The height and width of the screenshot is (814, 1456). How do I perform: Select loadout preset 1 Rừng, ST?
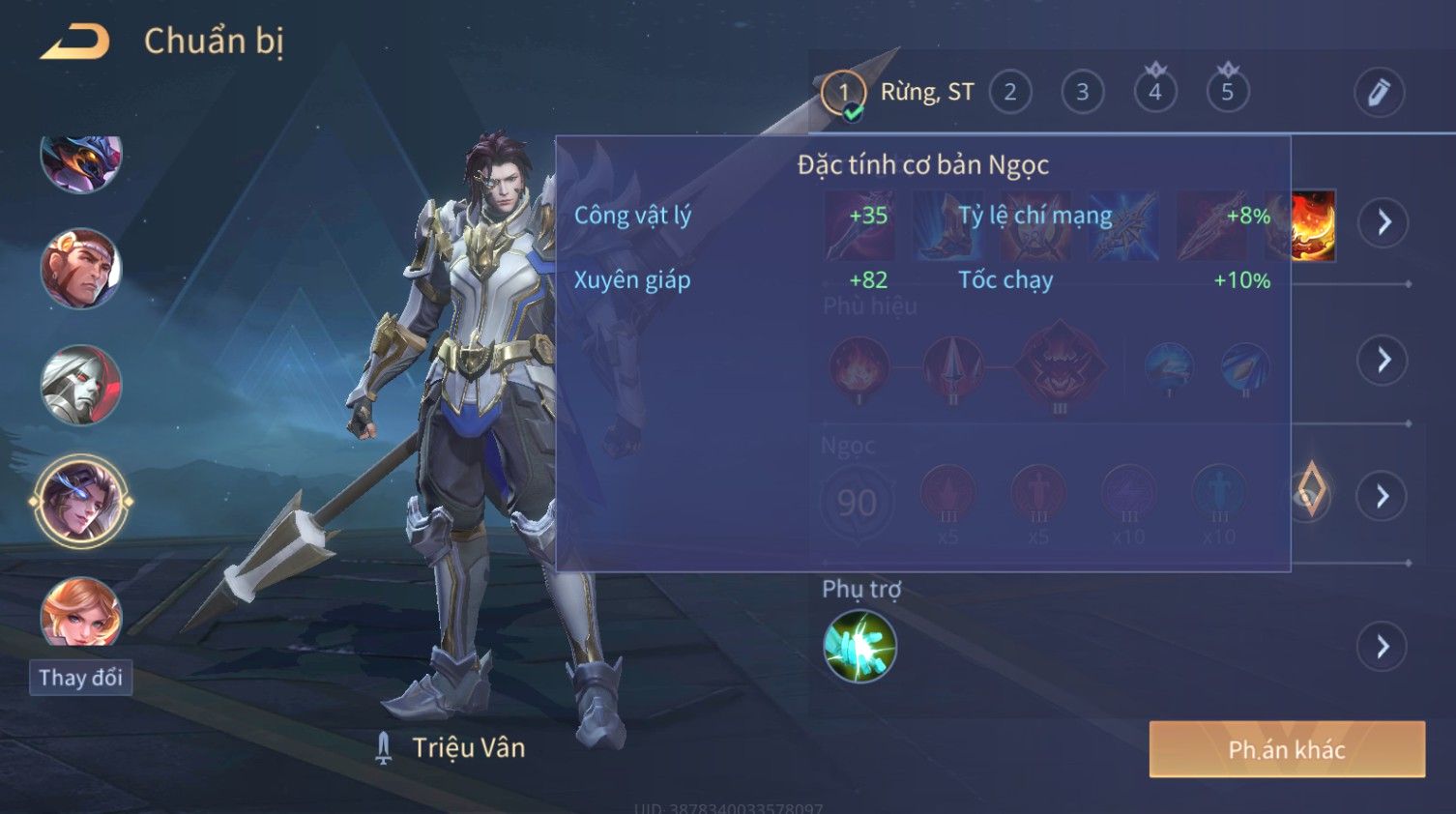tap(843, 93)
